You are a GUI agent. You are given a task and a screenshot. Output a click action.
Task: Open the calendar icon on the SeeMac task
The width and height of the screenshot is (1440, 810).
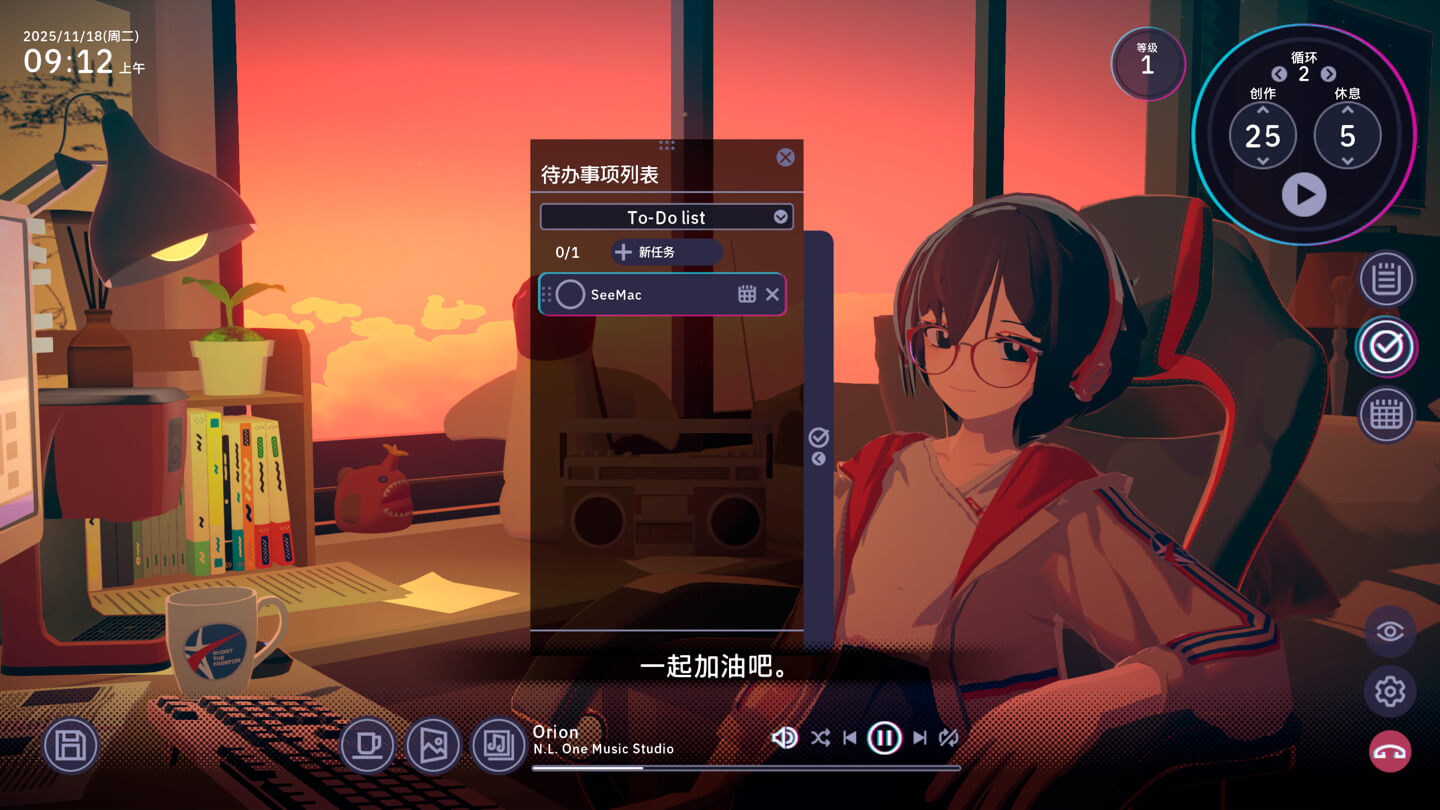(747, 294)
